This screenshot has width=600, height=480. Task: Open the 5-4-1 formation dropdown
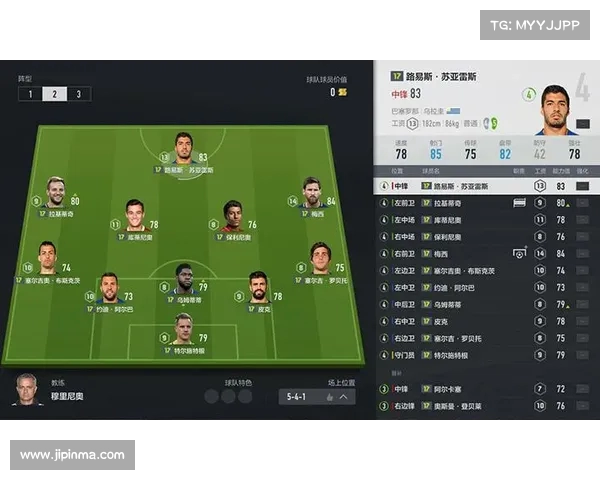click(318, 397)
